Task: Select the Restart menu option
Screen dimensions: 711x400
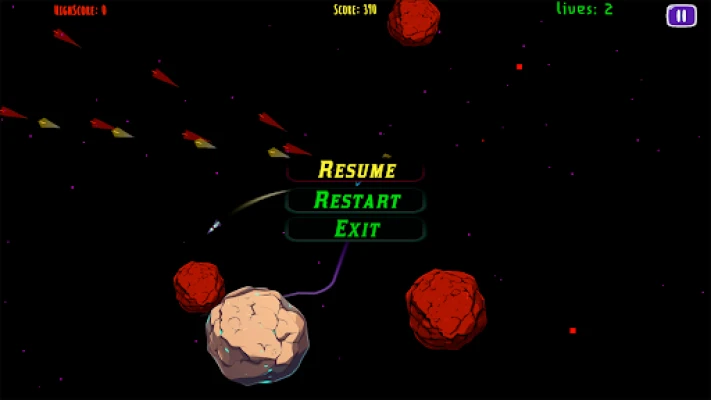Action: point(356,200)
